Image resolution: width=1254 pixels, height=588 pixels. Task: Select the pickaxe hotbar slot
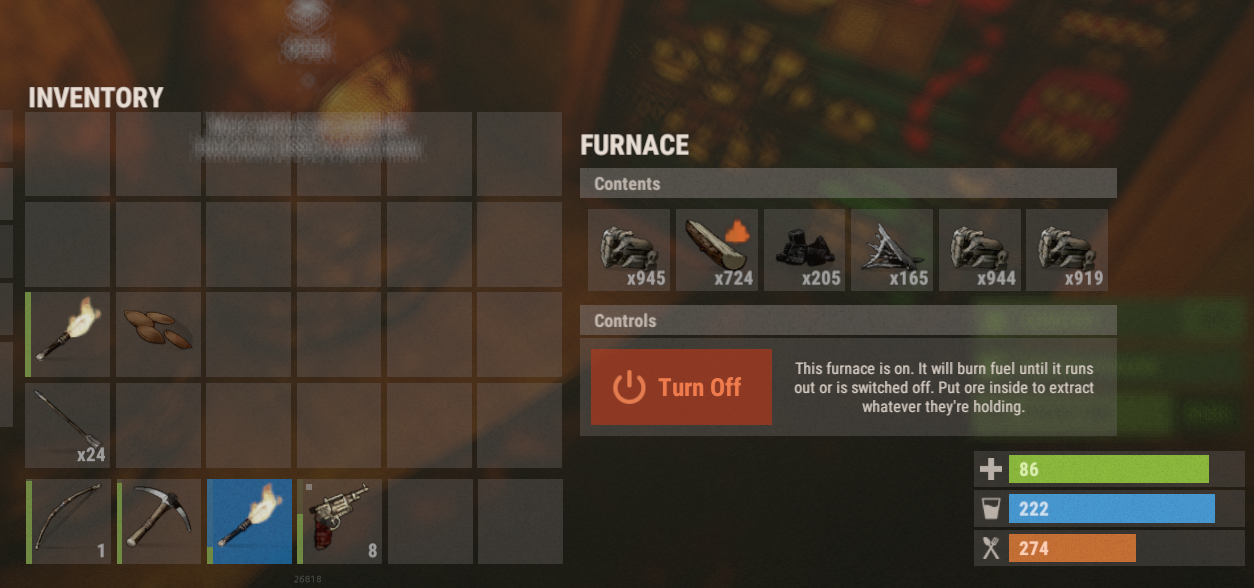(x=158, y=521)
